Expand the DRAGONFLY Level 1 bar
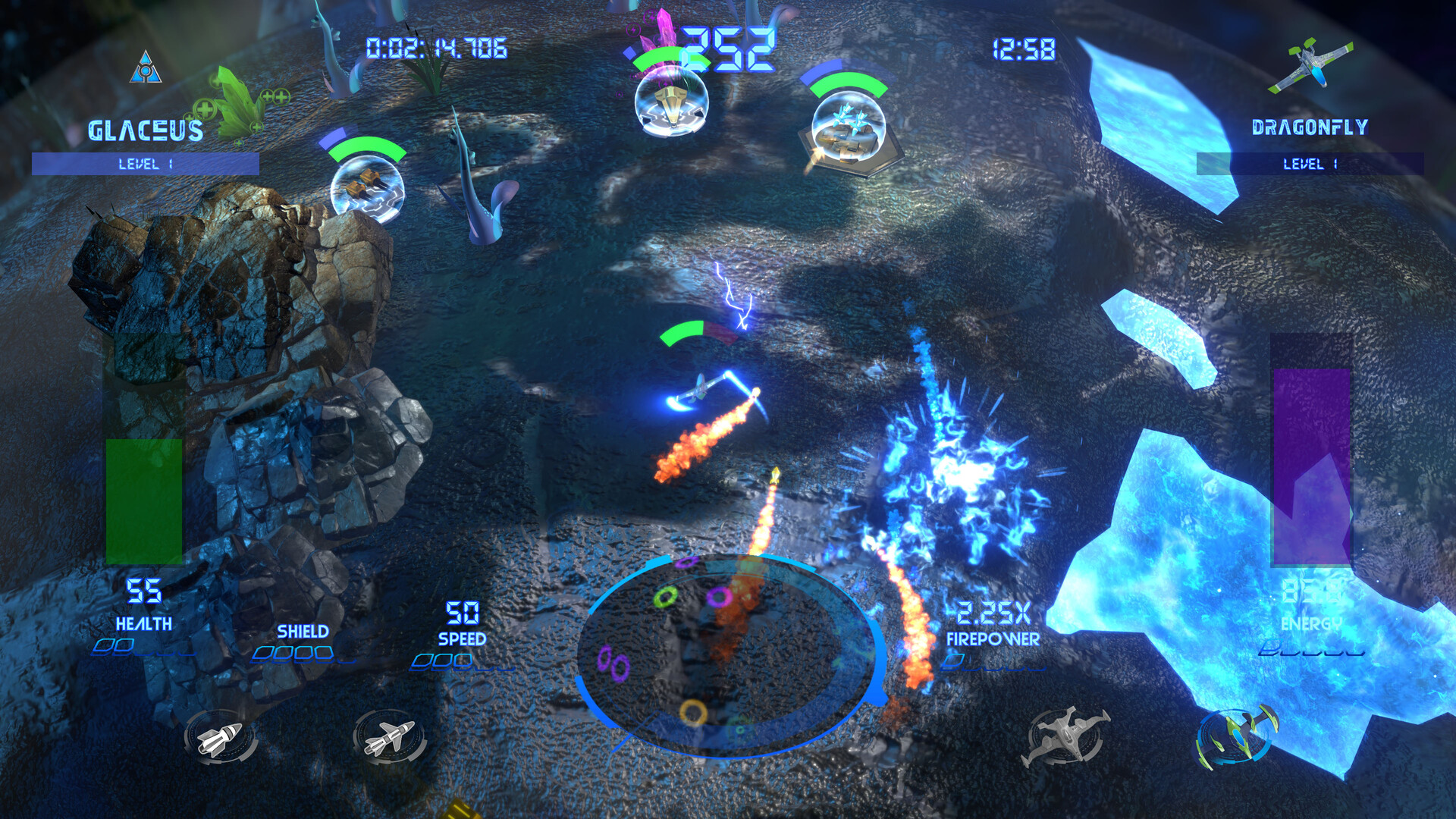The width and height of the screenshot is (1456, 819). point(1312,163)
